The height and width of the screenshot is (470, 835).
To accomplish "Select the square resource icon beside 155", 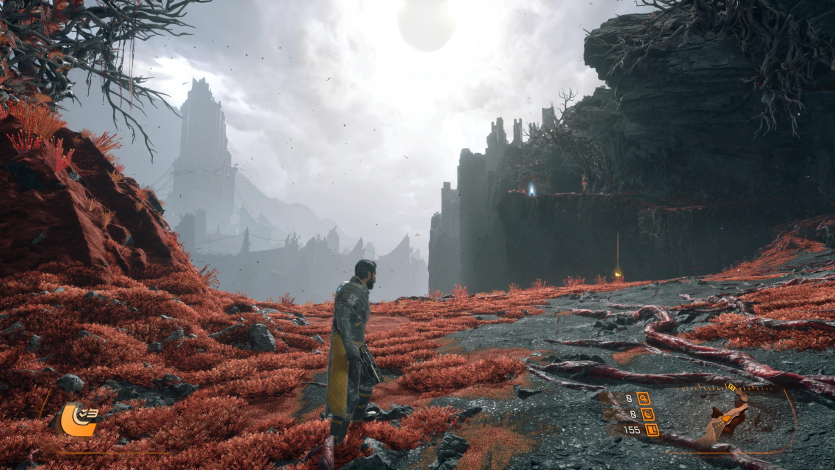I will tap(652, 430).
